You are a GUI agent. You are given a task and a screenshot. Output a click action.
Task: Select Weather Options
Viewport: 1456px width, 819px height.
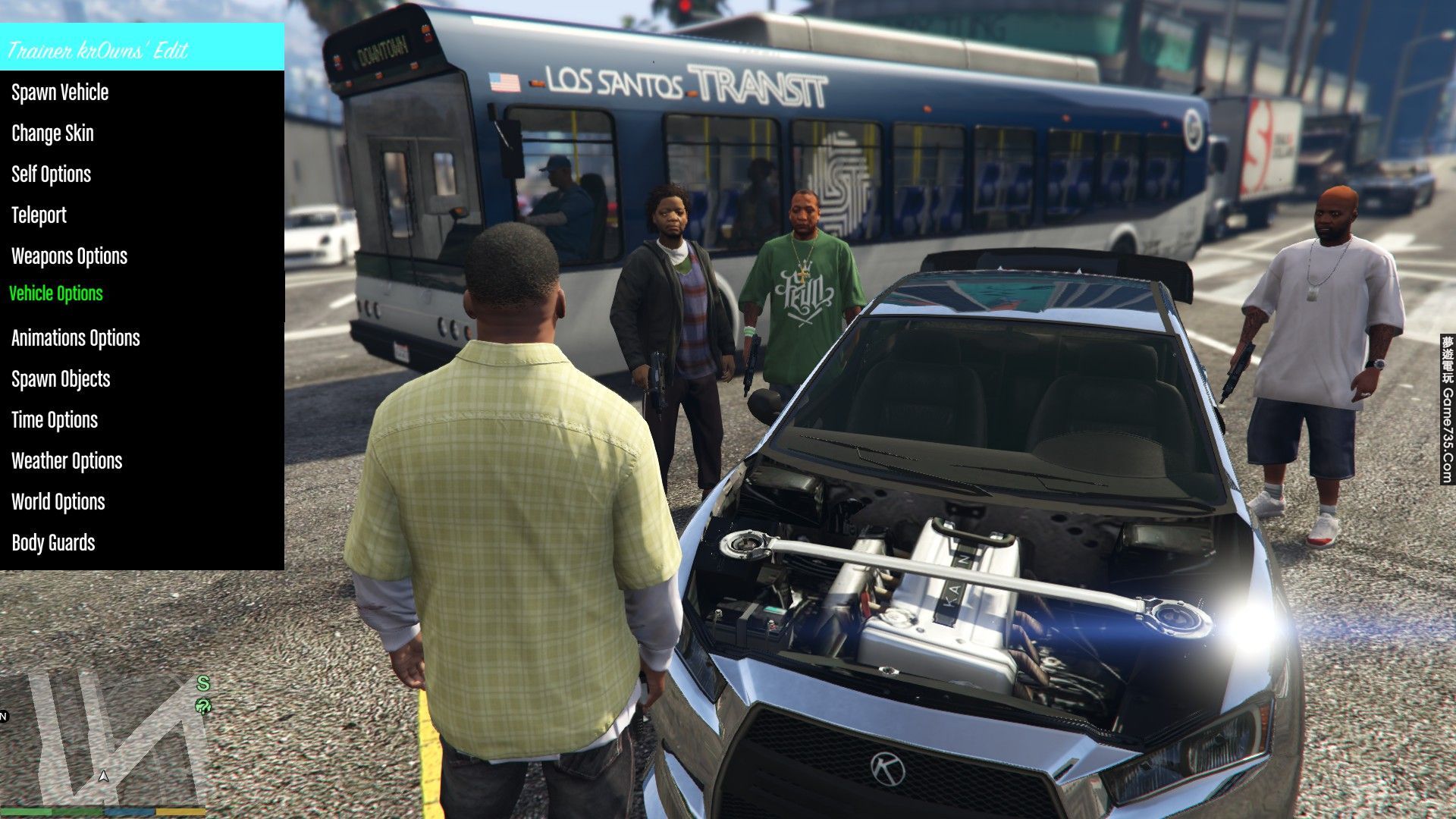point(67,461)
